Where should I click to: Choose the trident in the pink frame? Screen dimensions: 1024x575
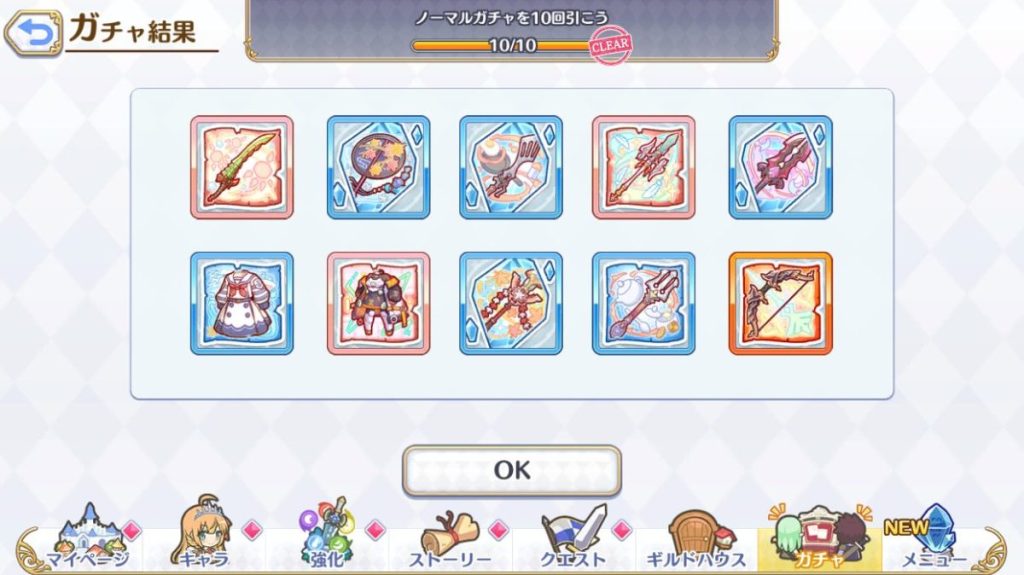(x=644, y=167)
